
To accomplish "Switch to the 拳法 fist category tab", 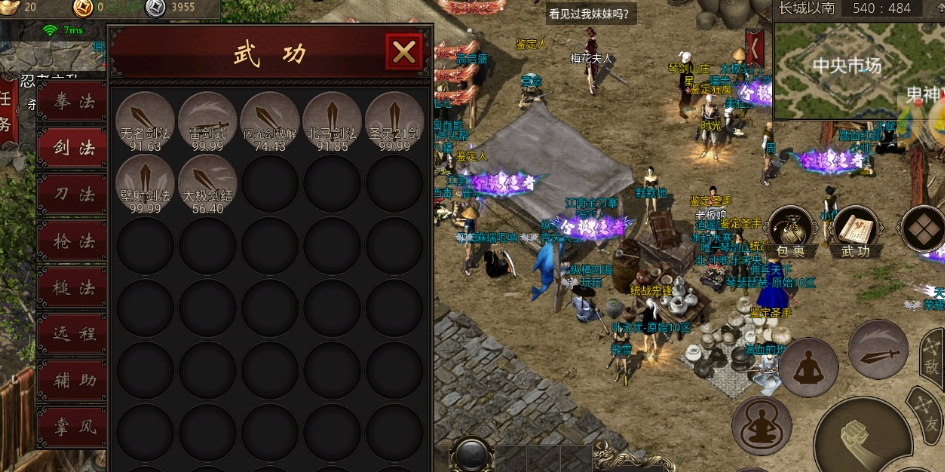I will (73, 103).
